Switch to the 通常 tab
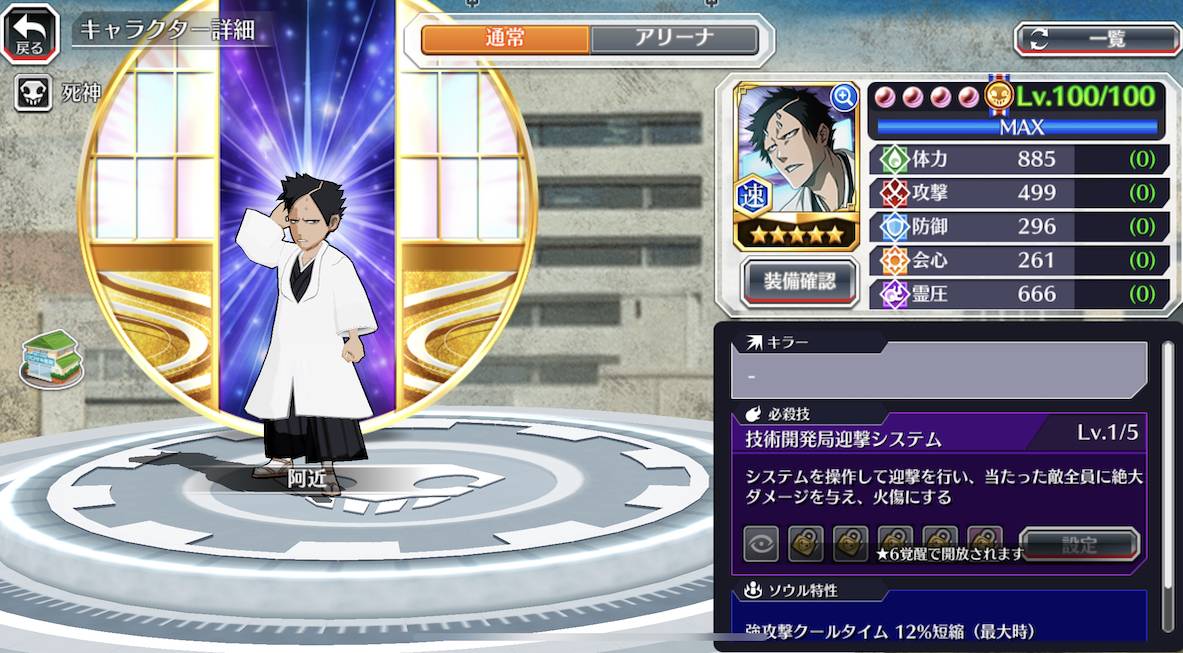Screen dimensions: 1183x653 [x=506, y=39]
